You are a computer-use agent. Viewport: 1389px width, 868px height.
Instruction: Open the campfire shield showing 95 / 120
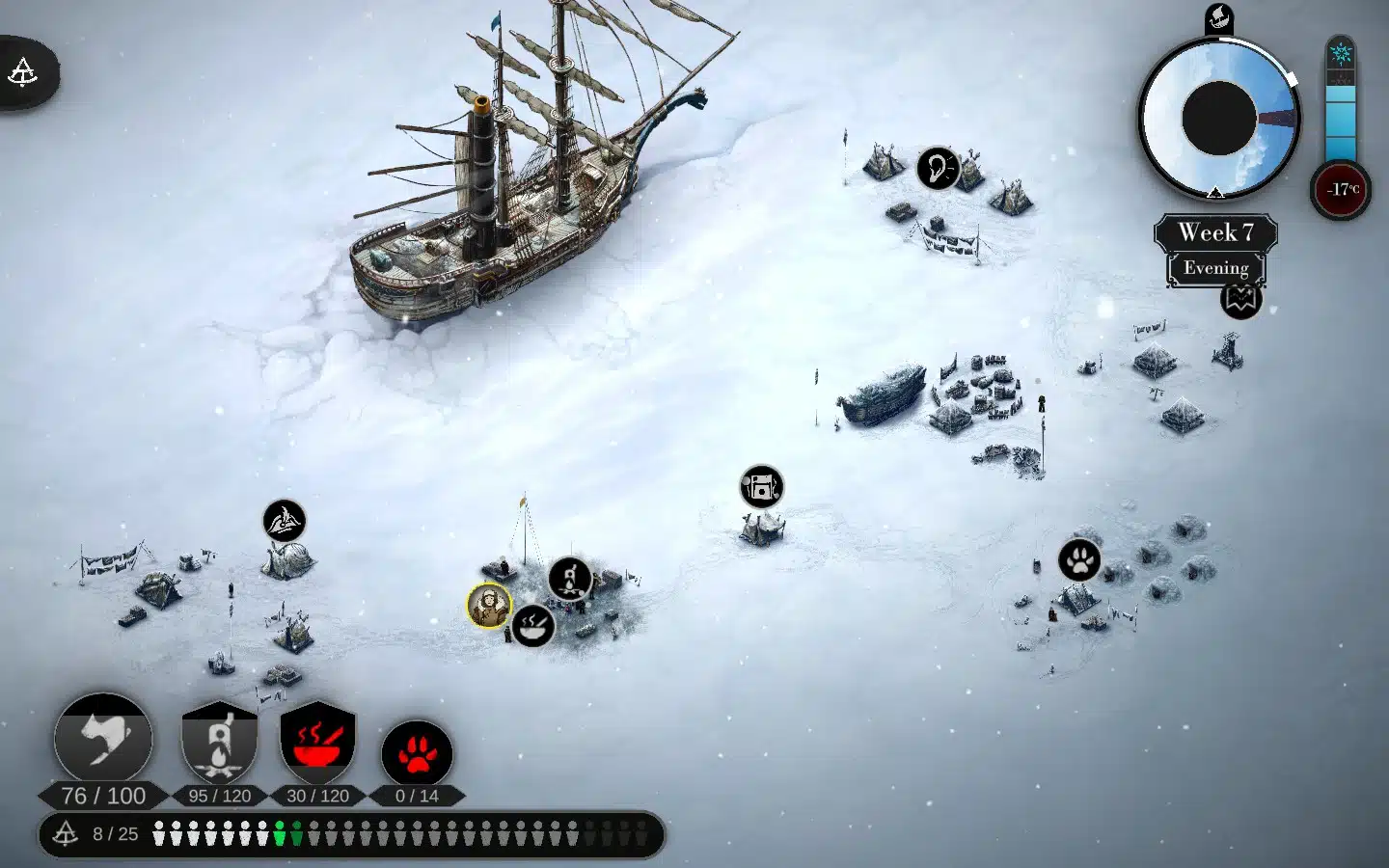pyautogui.click(x=220, y=743)
